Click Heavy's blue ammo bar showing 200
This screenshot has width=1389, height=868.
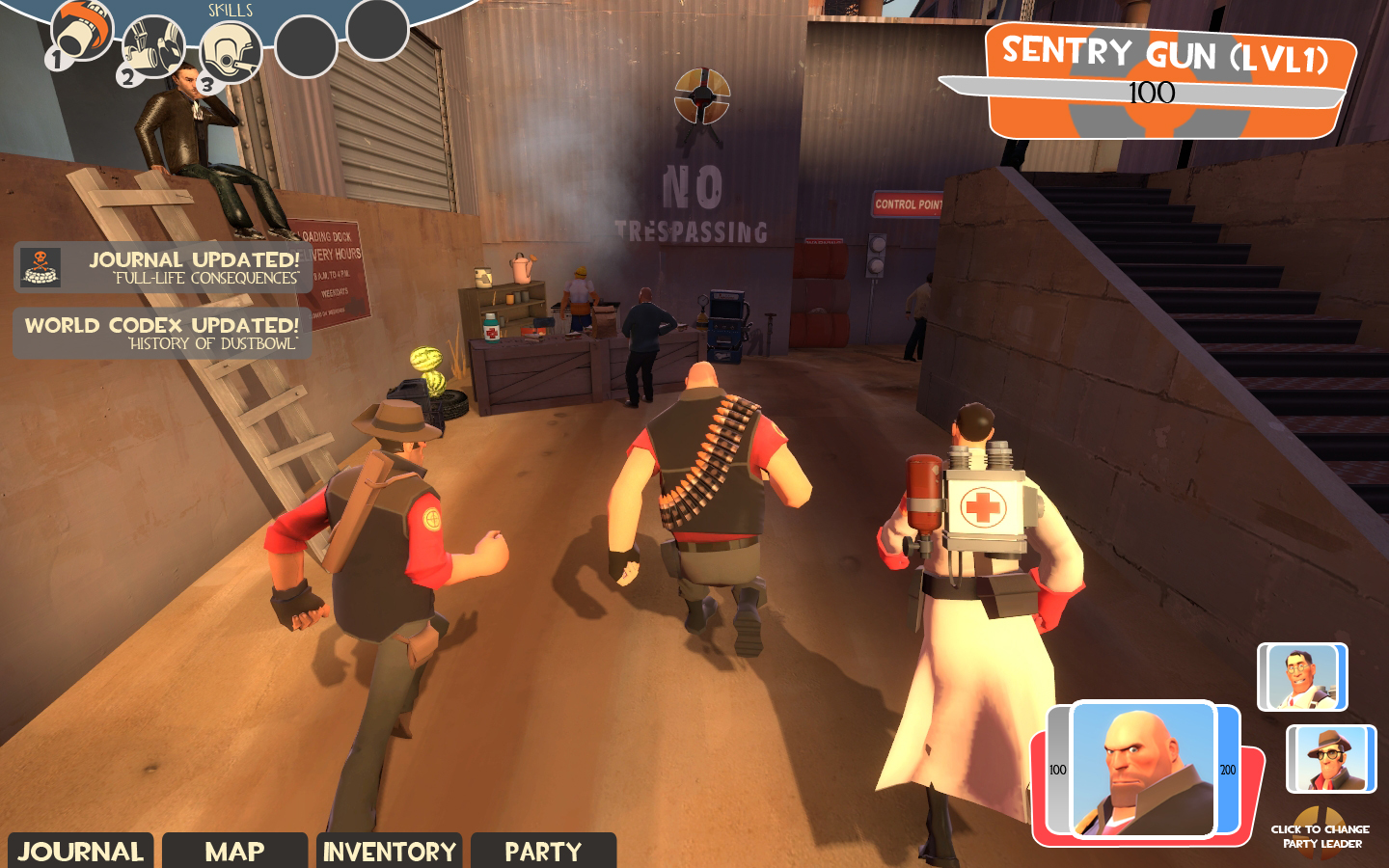[1228, 771]
